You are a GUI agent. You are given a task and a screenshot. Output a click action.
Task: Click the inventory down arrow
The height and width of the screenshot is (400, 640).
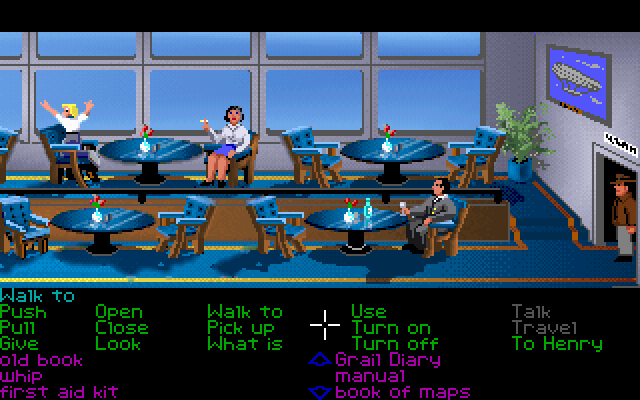pos(319,392)
